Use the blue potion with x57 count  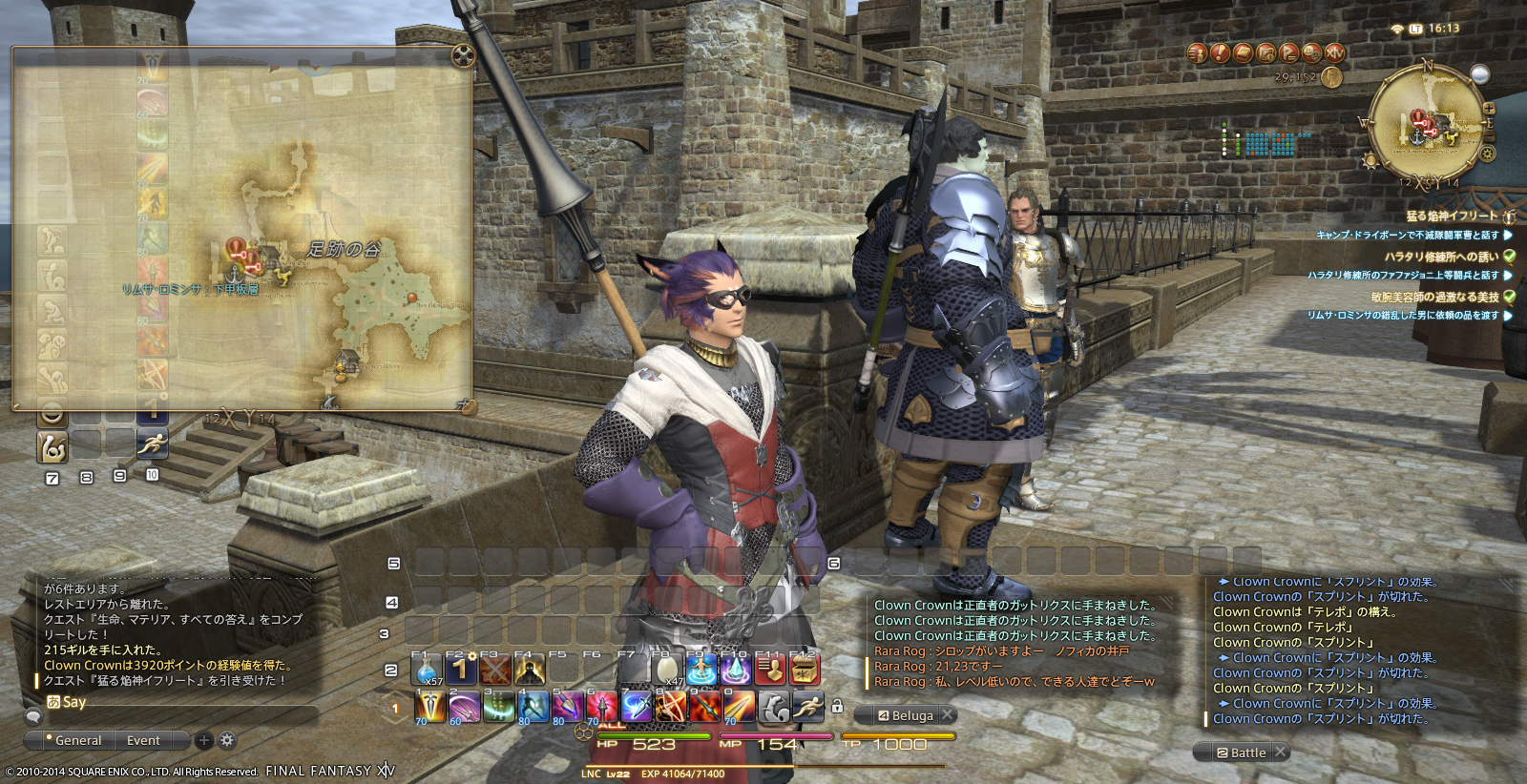(427, 671)
